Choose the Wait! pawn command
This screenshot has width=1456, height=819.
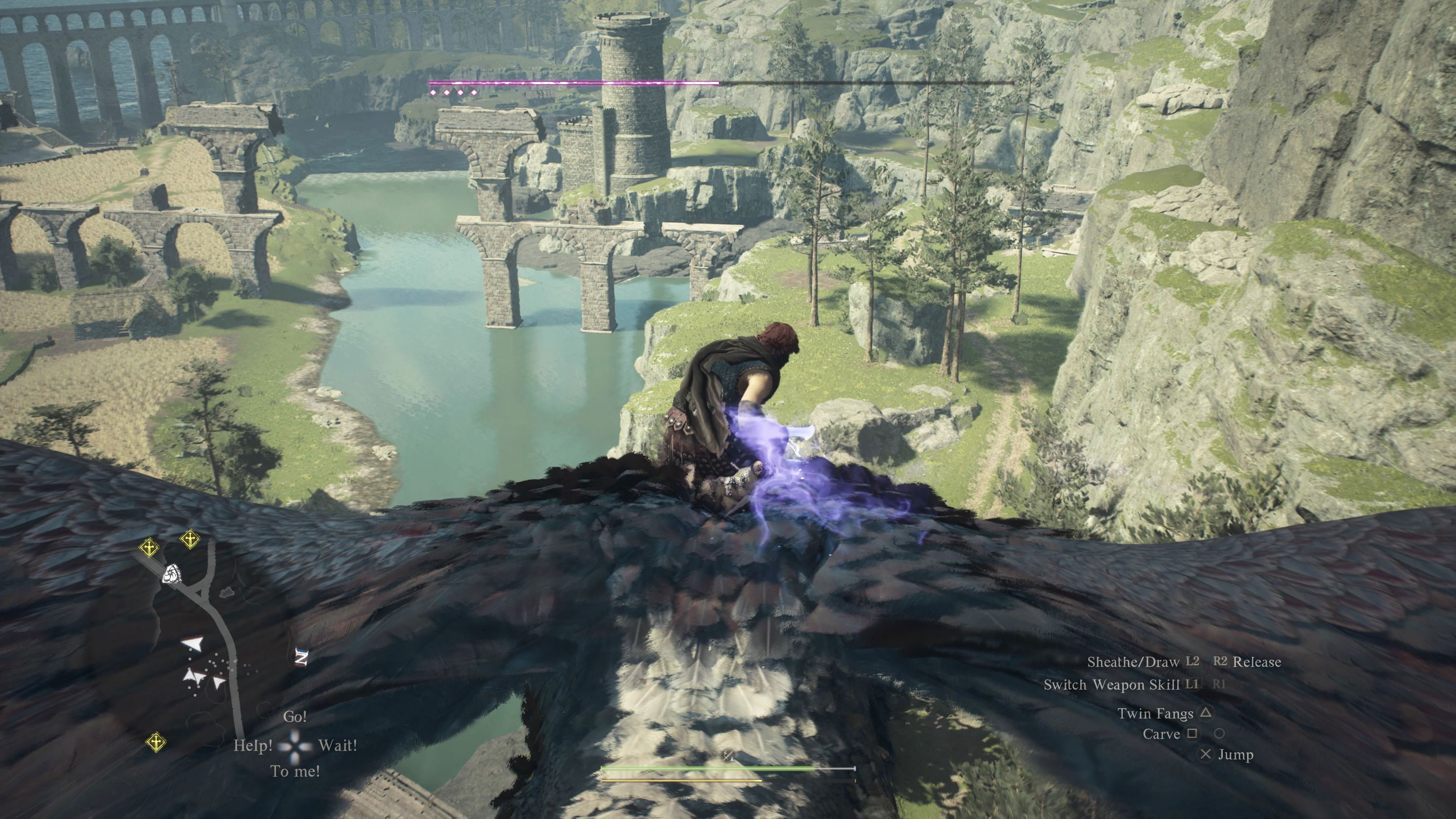(337, 745)
